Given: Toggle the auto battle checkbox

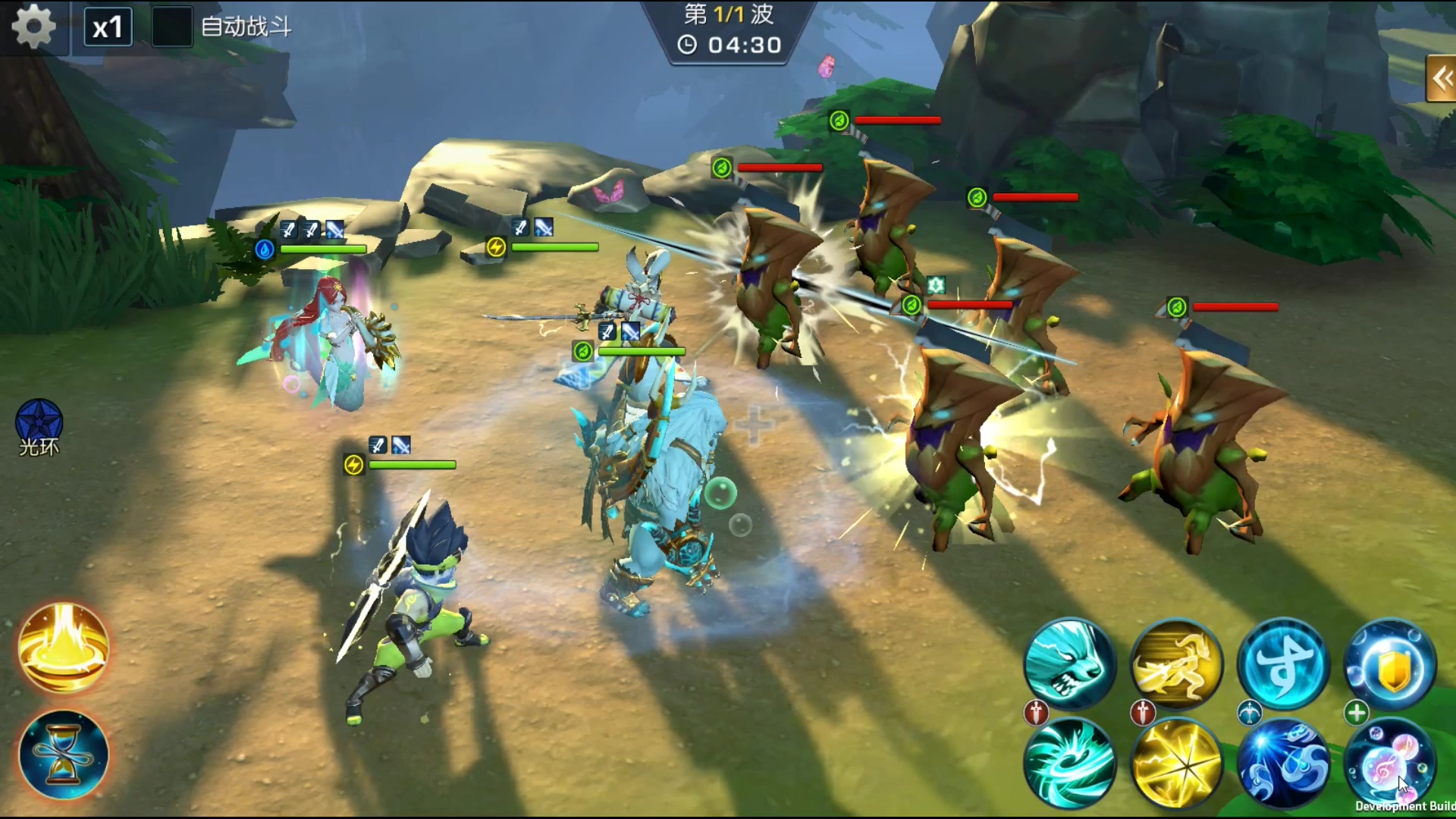Looking at the screenshot, I should 171,27.
